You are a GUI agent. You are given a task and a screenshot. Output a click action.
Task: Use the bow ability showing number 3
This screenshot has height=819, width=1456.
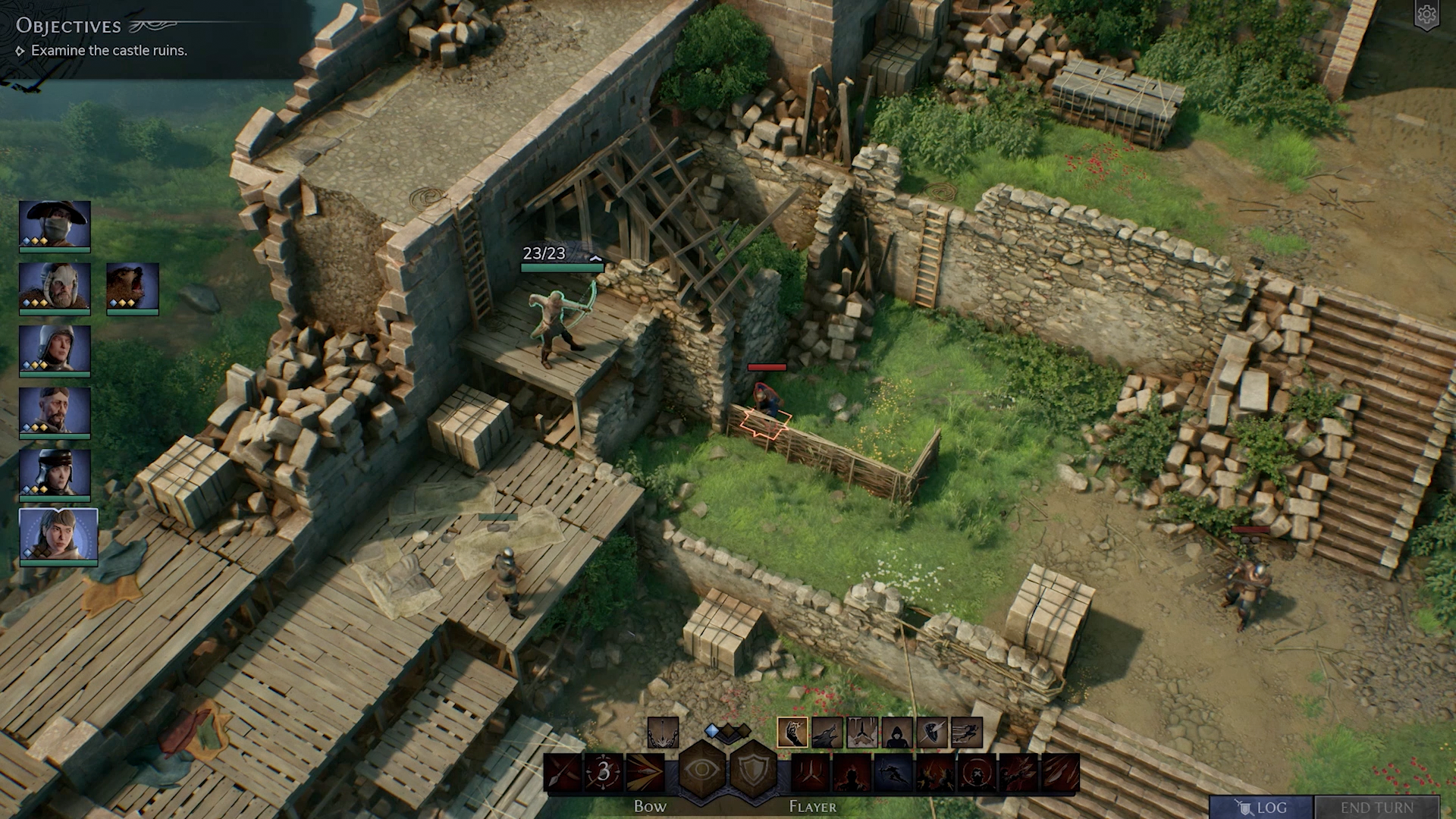coord(604,772)
